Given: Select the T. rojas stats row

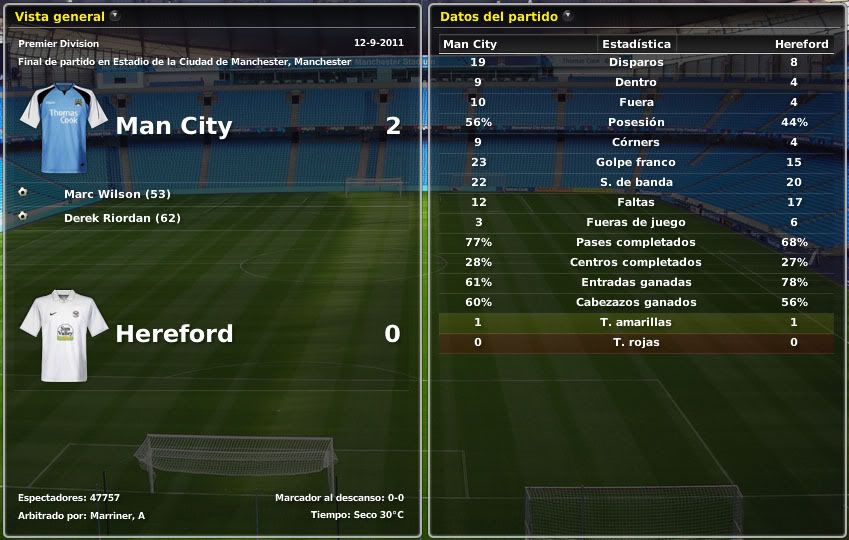Looking at the screenshot, I should pyautogui.click(x=636, y=342).
